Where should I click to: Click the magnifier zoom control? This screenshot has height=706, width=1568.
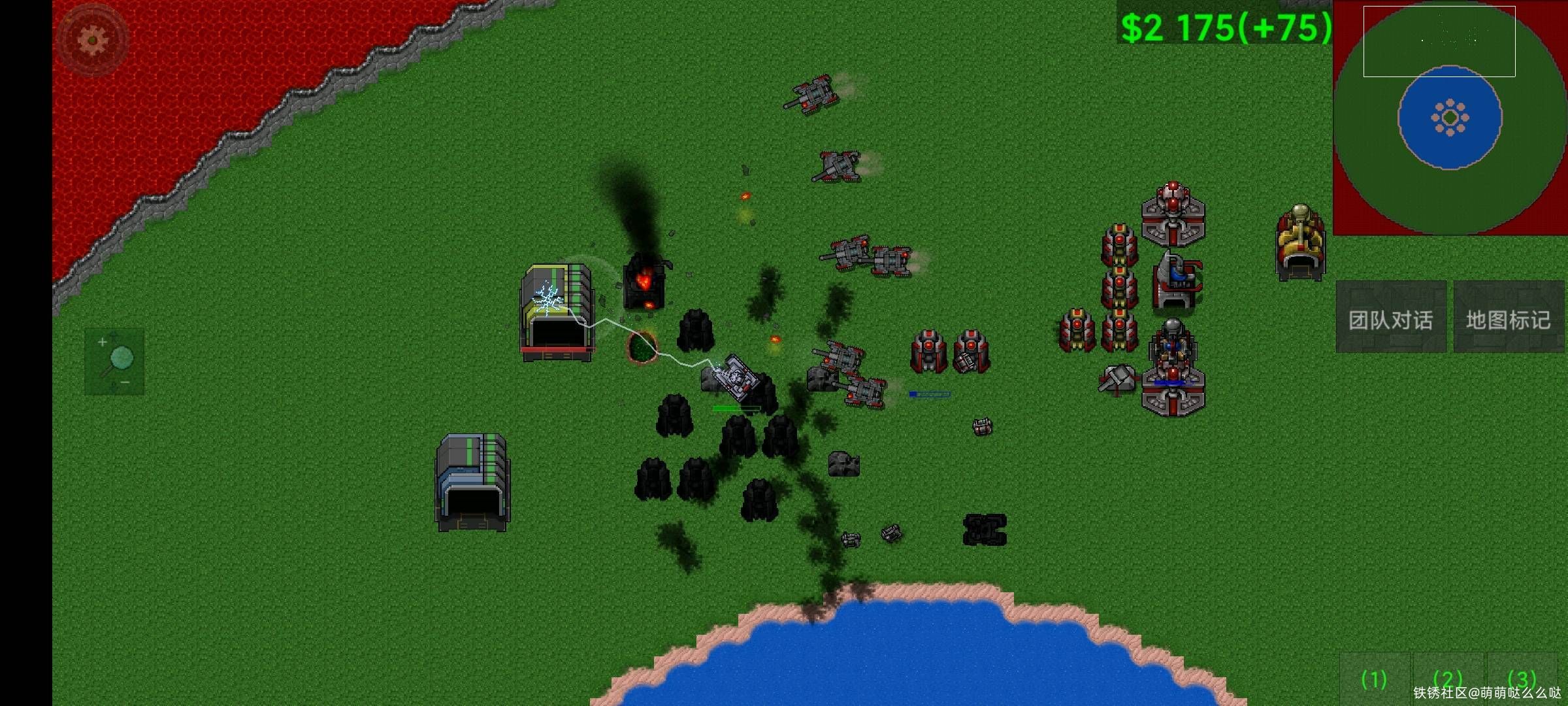coord(114,361)
